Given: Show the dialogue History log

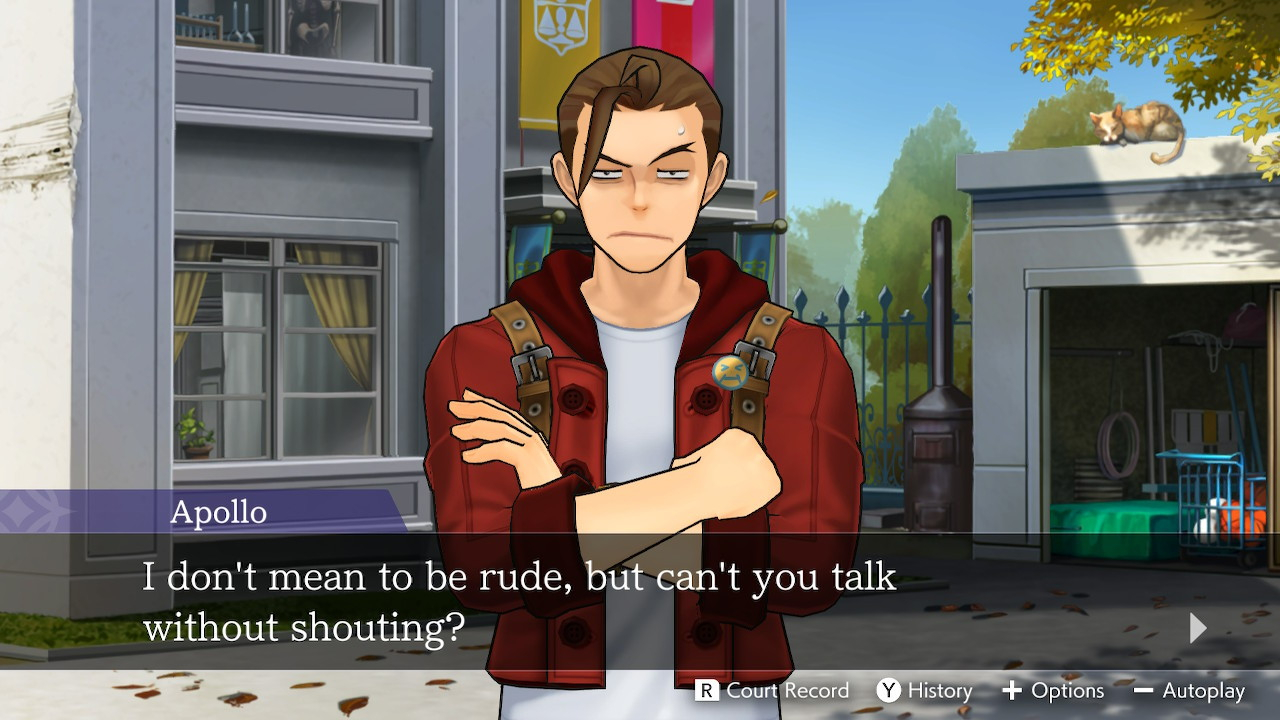Looking at the screenshot, I should (x=925, y=691).
